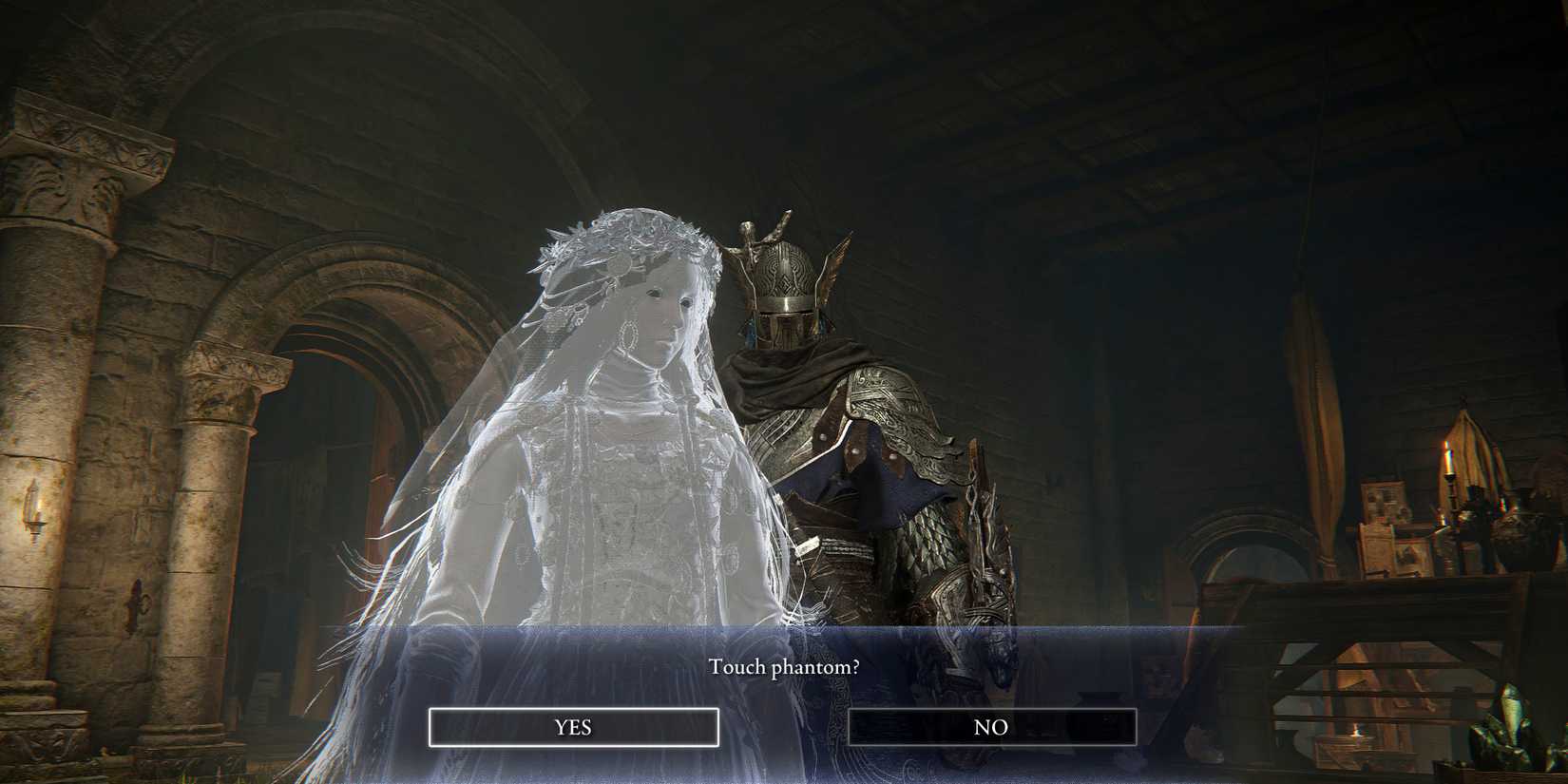The width and height of the screenshot is (1568, 784).
Task: Click the YES button to touch phantom
Action: click(573, 727)
